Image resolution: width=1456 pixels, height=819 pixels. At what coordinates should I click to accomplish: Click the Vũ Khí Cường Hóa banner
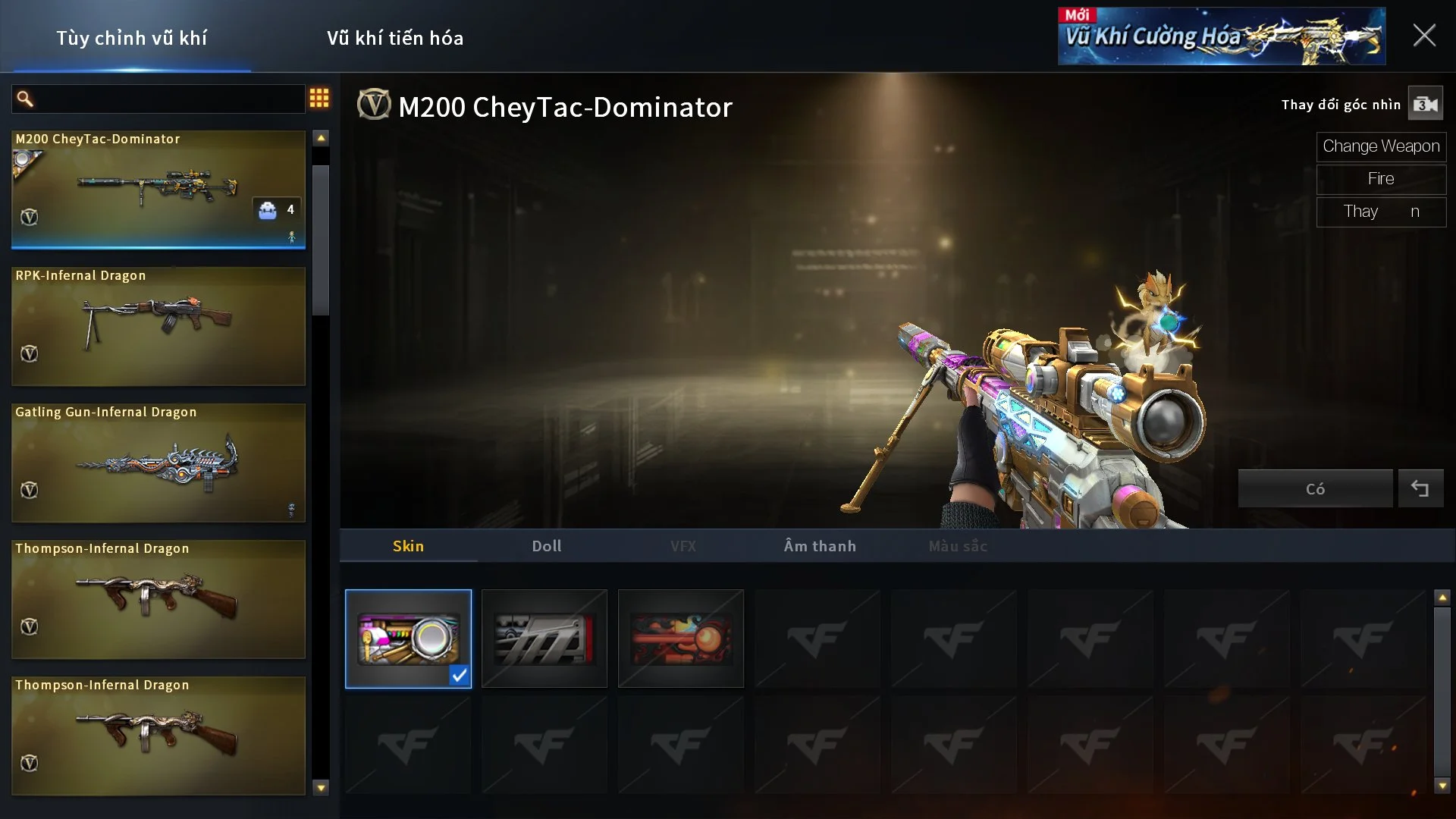(1221, 36)
